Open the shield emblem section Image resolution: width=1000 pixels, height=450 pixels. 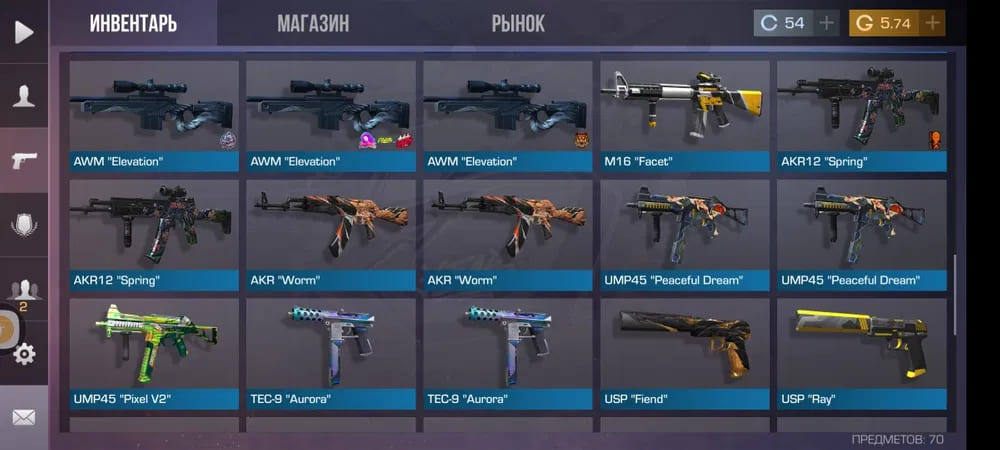(x=23, y=225)
